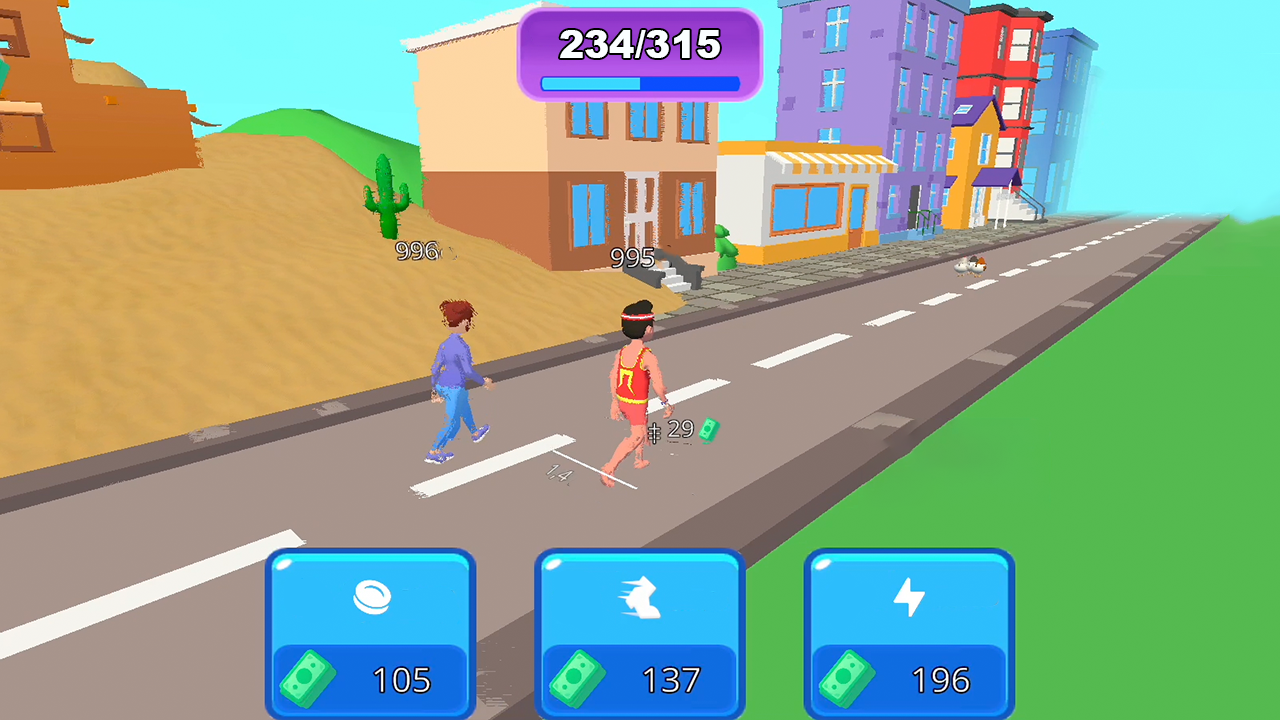Tap the chicken on the sidewalk

coord(968,264)
